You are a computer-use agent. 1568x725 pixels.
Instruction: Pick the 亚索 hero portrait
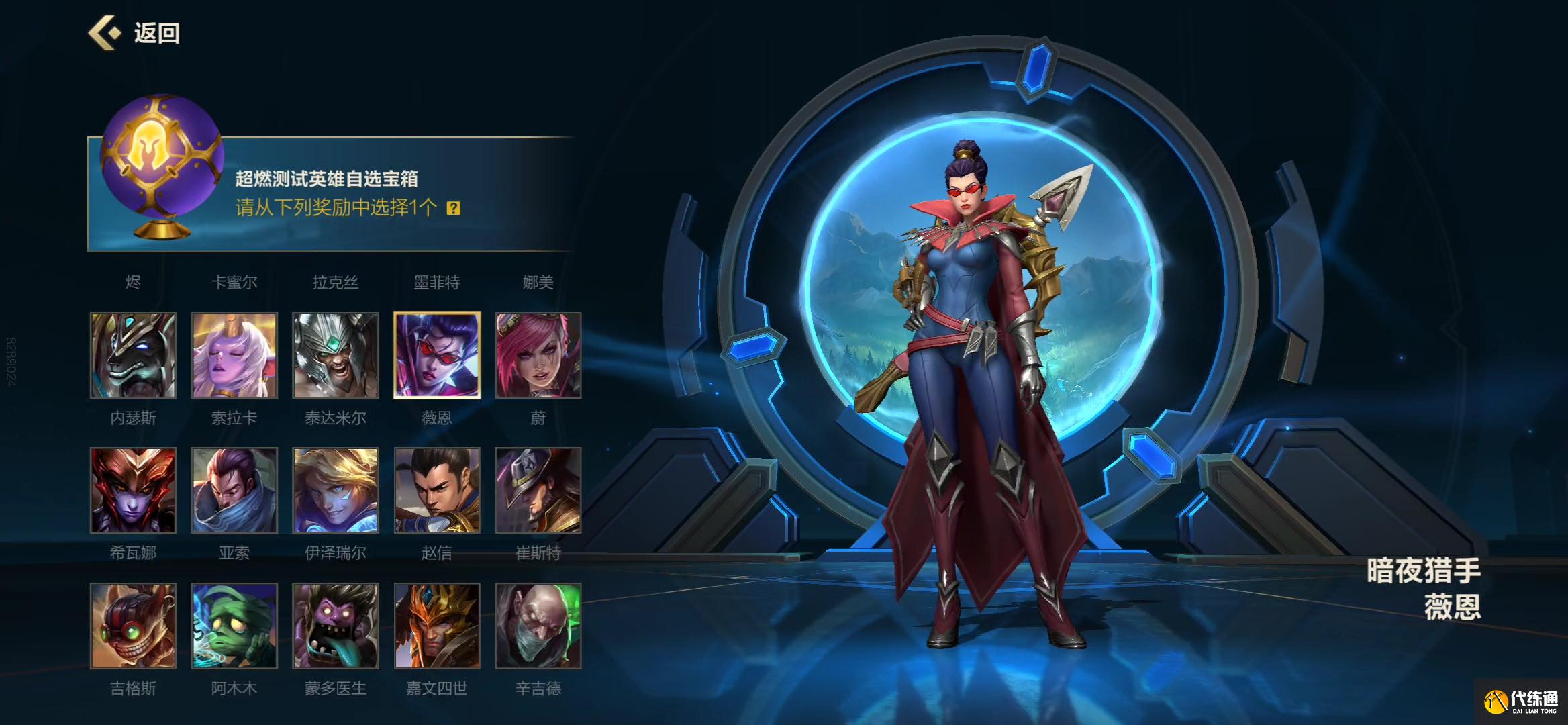tap(234, 491)
